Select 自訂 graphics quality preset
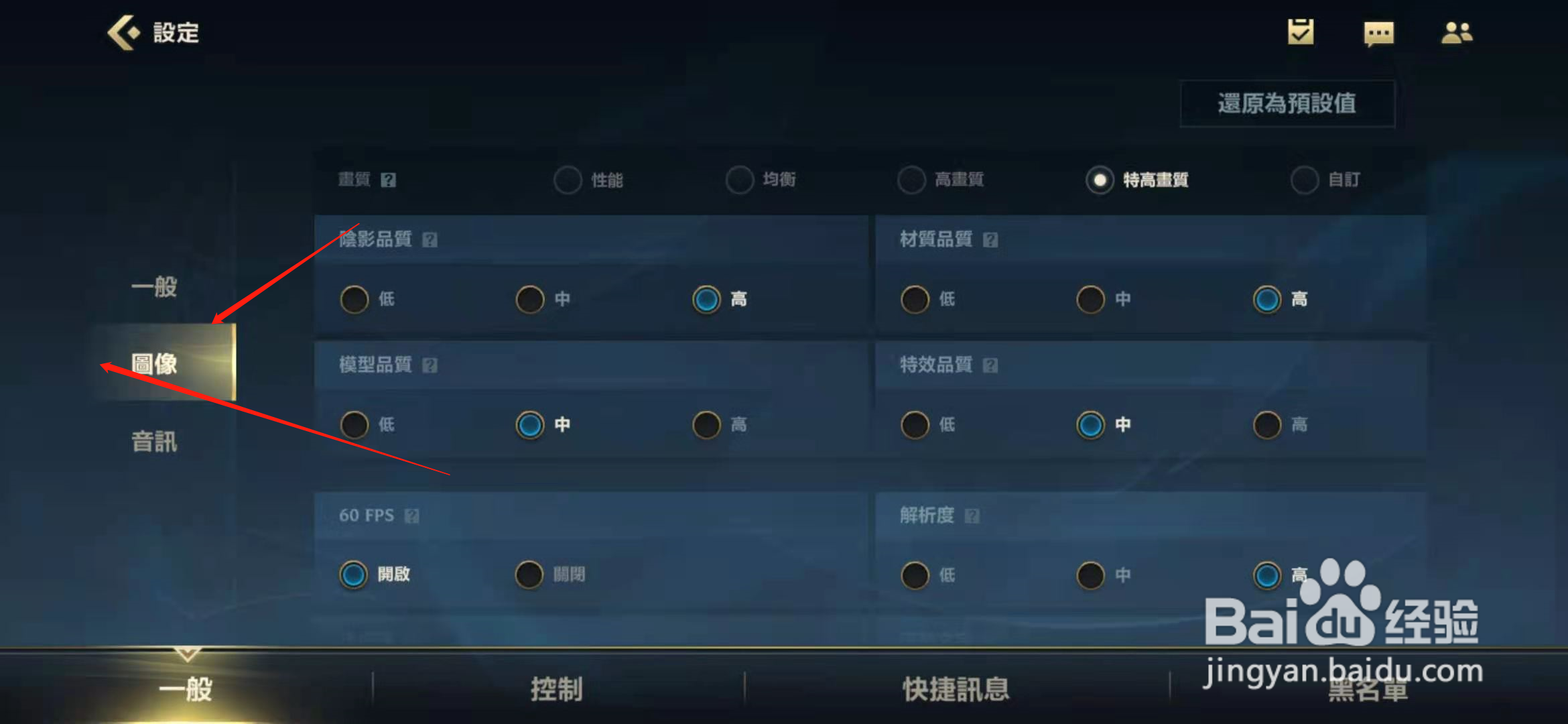The width and height of the screenshot is (1568, 724). (1303, 180)
